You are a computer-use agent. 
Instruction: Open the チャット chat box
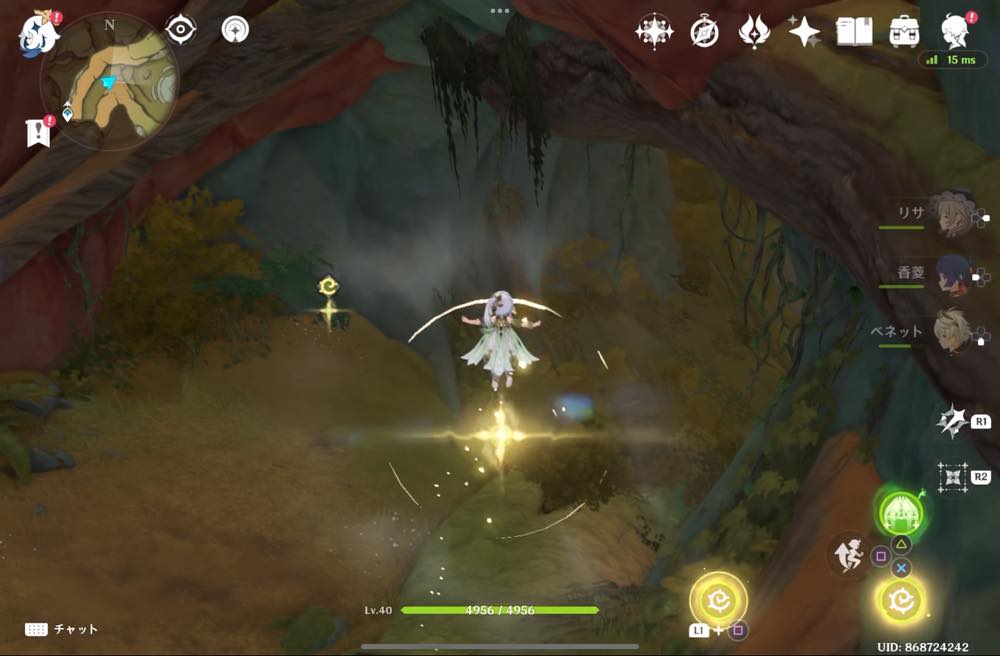pyautogui.click(x=62, y=629)
